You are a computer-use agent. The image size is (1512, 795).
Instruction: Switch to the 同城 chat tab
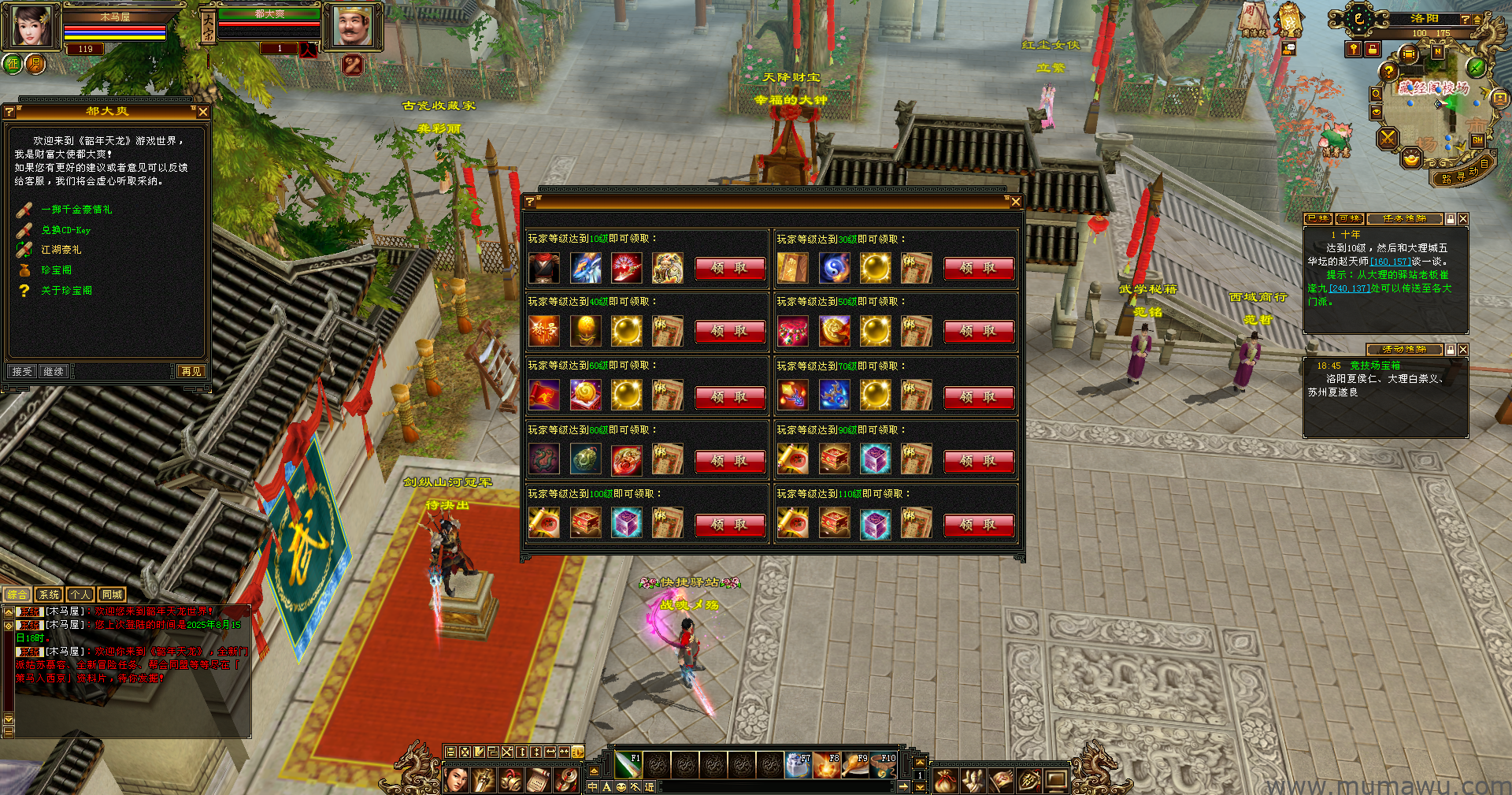click(112, 595)
